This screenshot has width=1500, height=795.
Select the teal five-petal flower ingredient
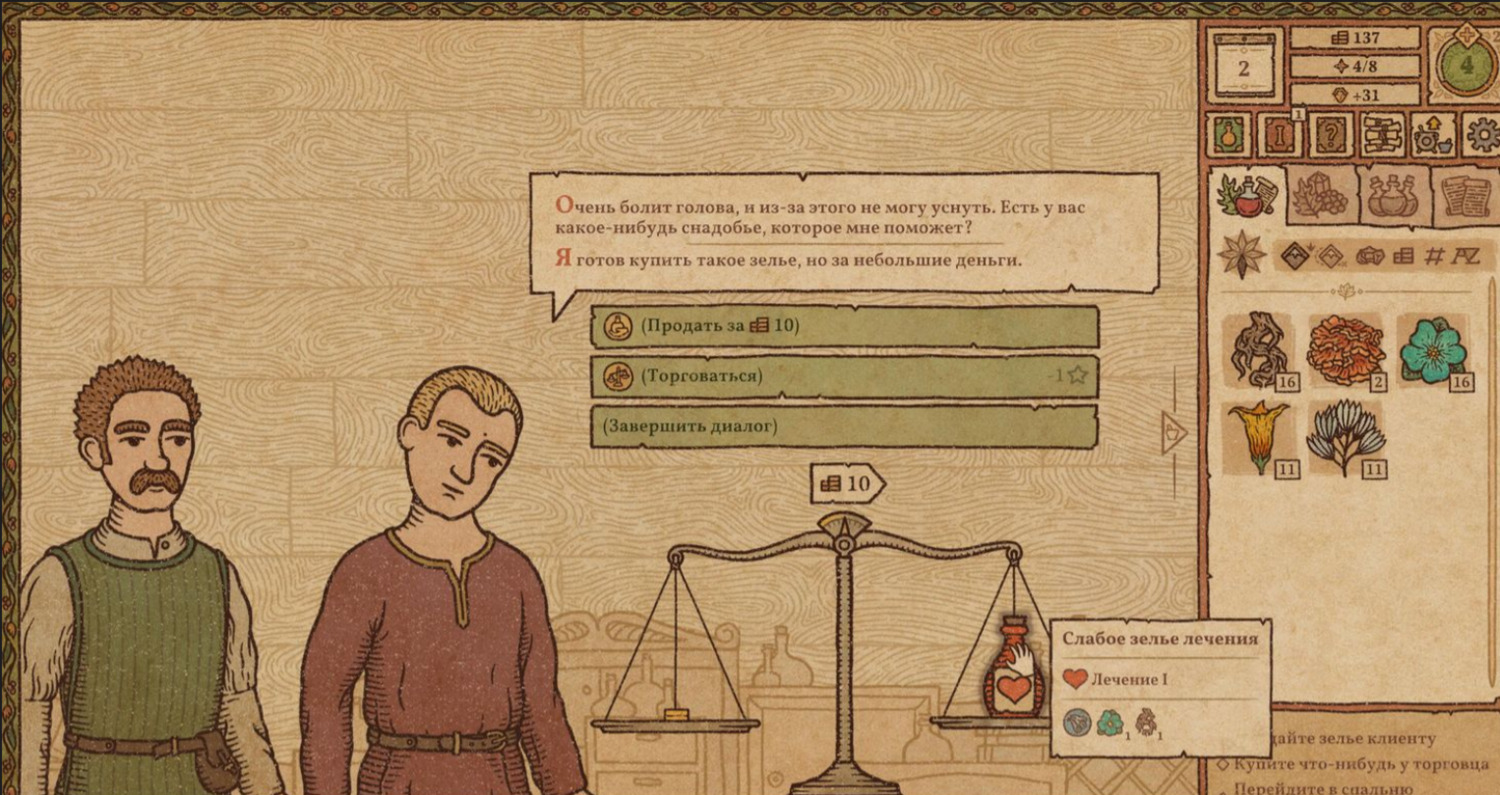click(1431, 349)
